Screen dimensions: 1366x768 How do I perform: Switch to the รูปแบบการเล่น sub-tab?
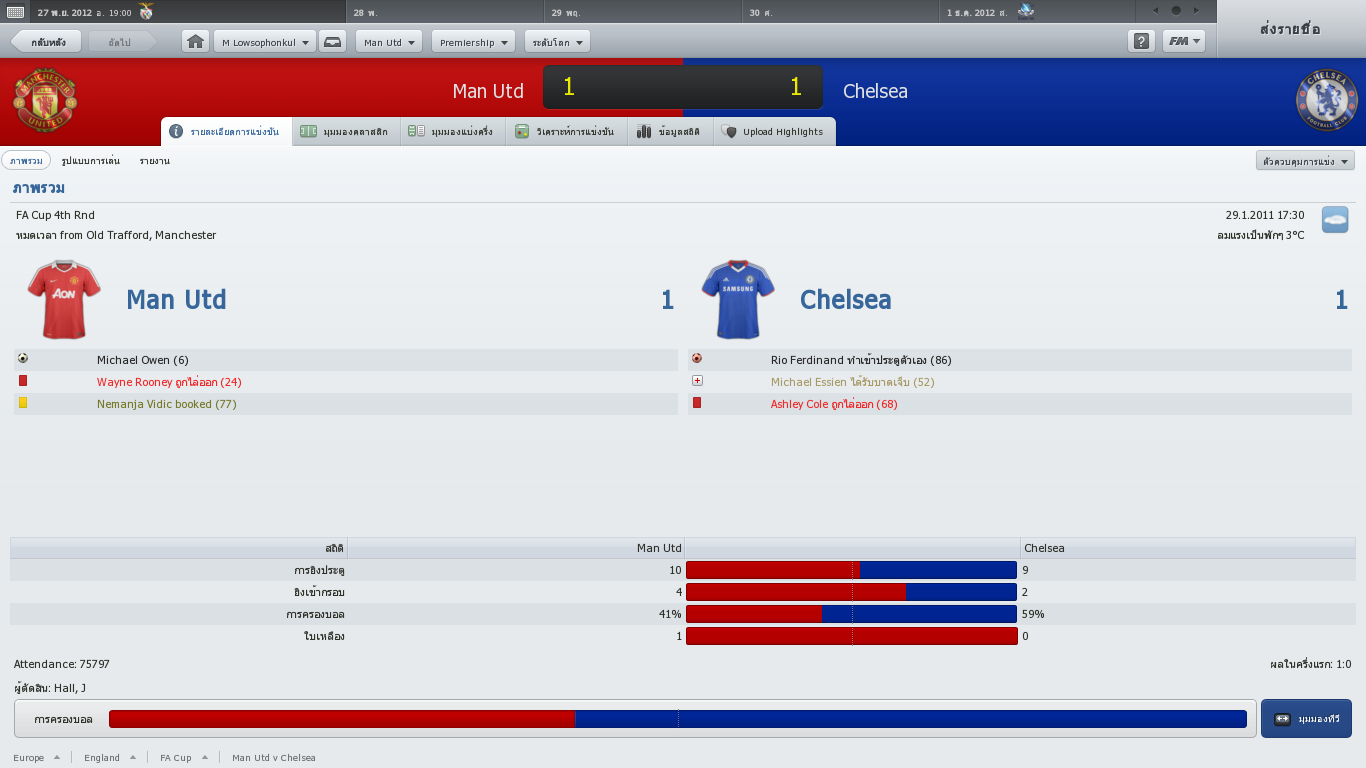coord(90,161)
